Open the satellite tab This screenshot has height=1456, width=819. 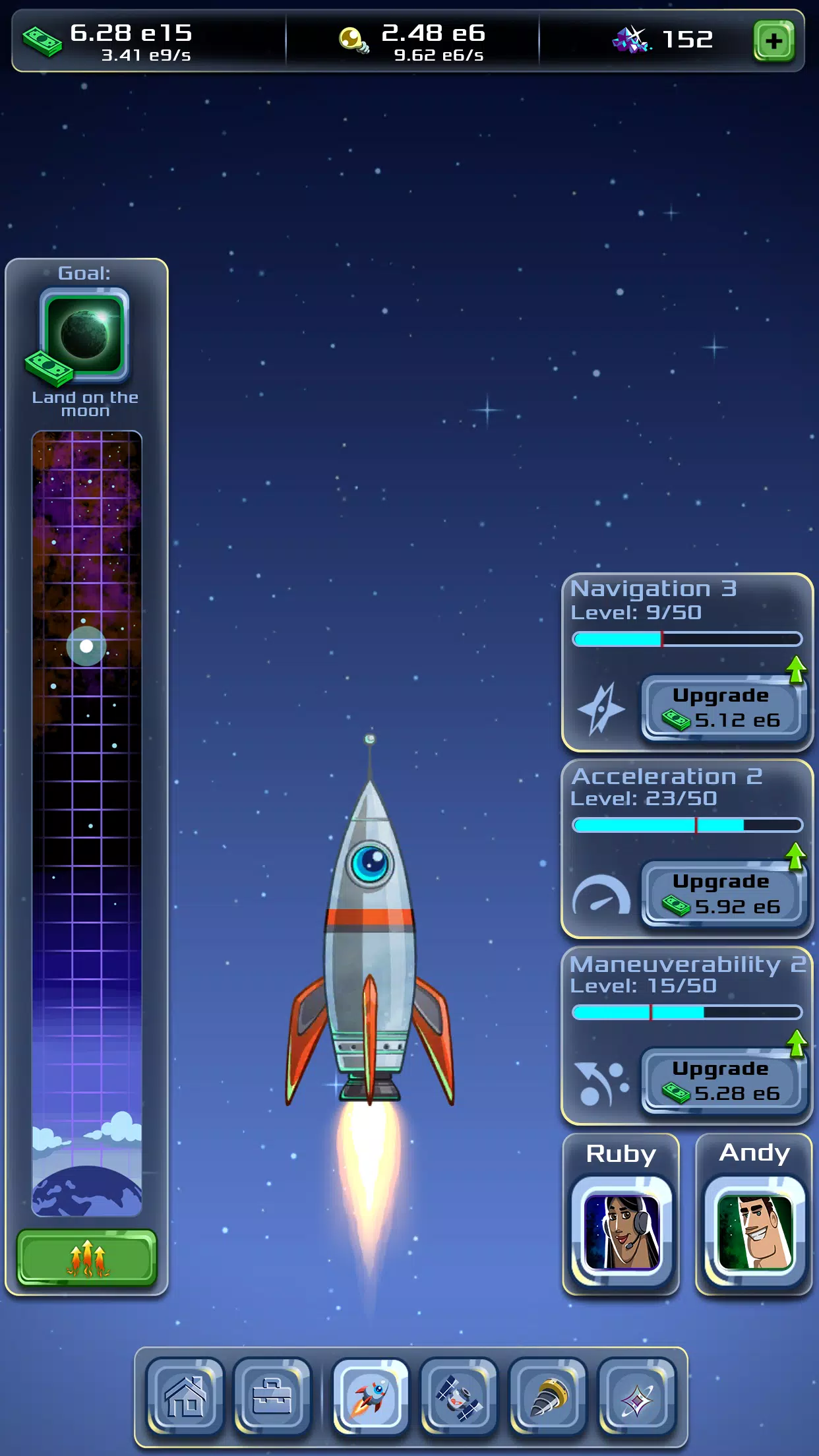point(459,1397)
